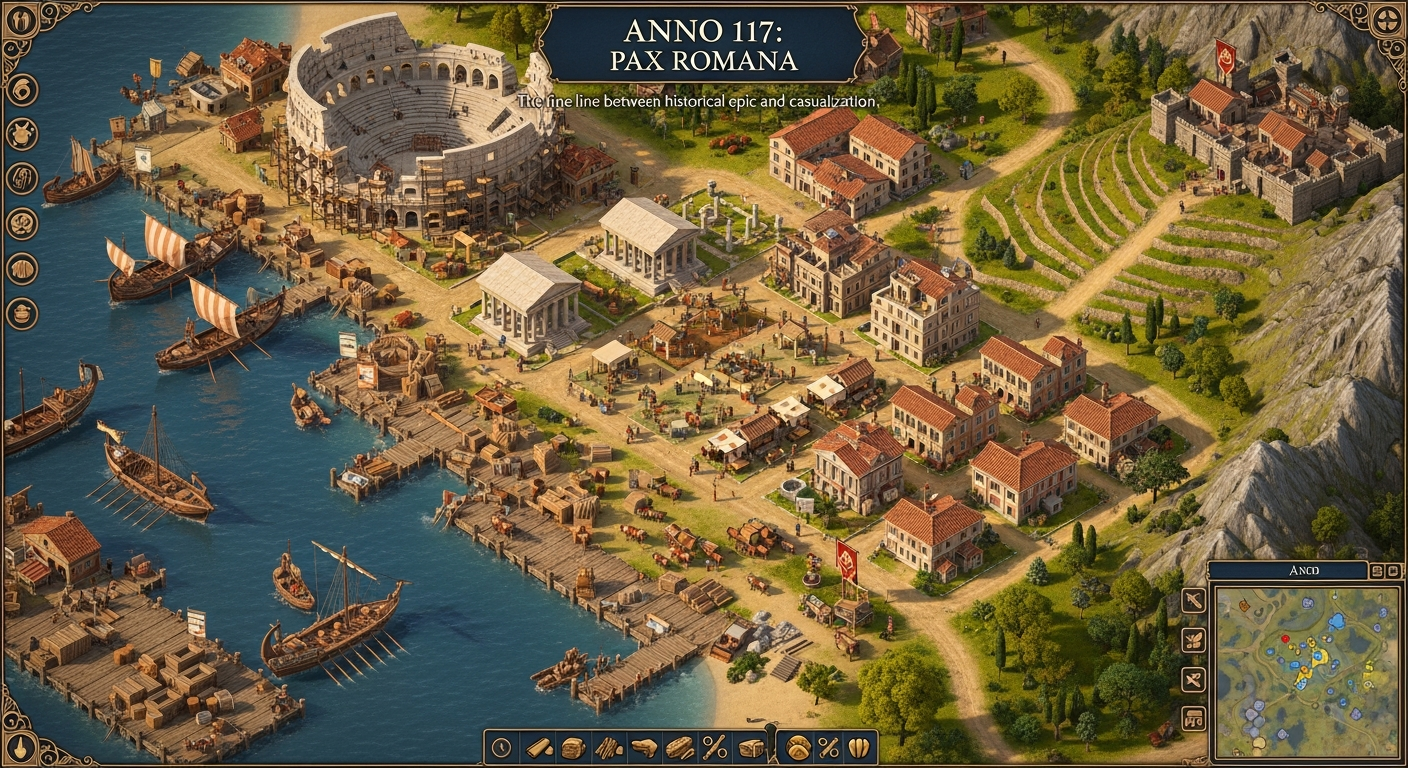
Task: Toggle the butterfly filter beside the minimap
Action: 1193,640
